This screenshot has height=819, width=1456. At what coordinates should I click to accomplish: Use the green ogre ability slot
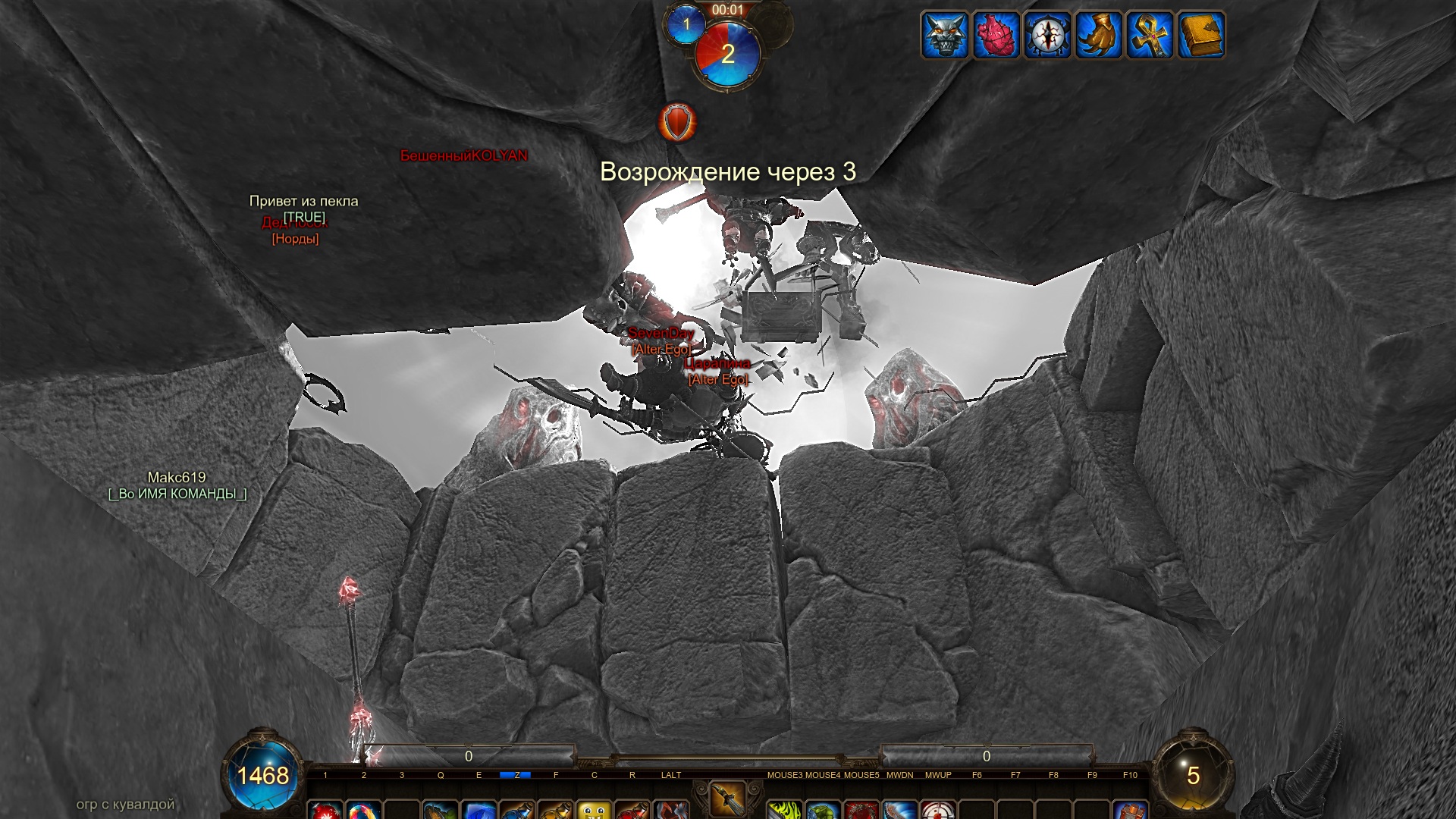coord(824,811)
